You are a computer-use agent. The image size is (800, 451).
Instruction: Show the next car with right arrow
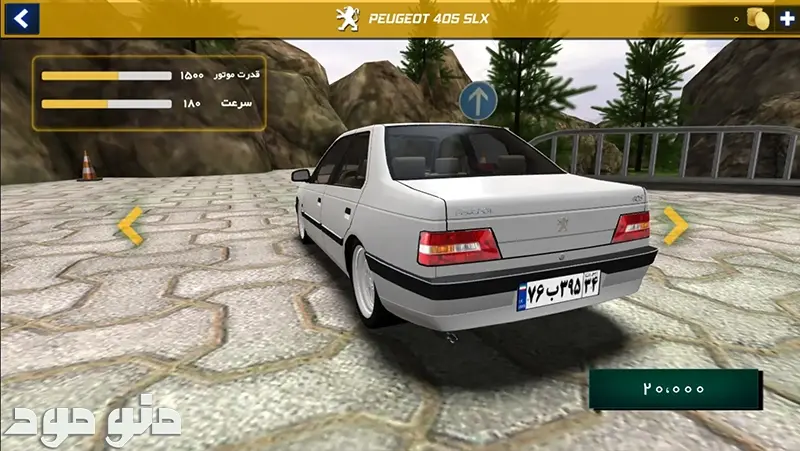pyautogui.click(x=675, y=226)
